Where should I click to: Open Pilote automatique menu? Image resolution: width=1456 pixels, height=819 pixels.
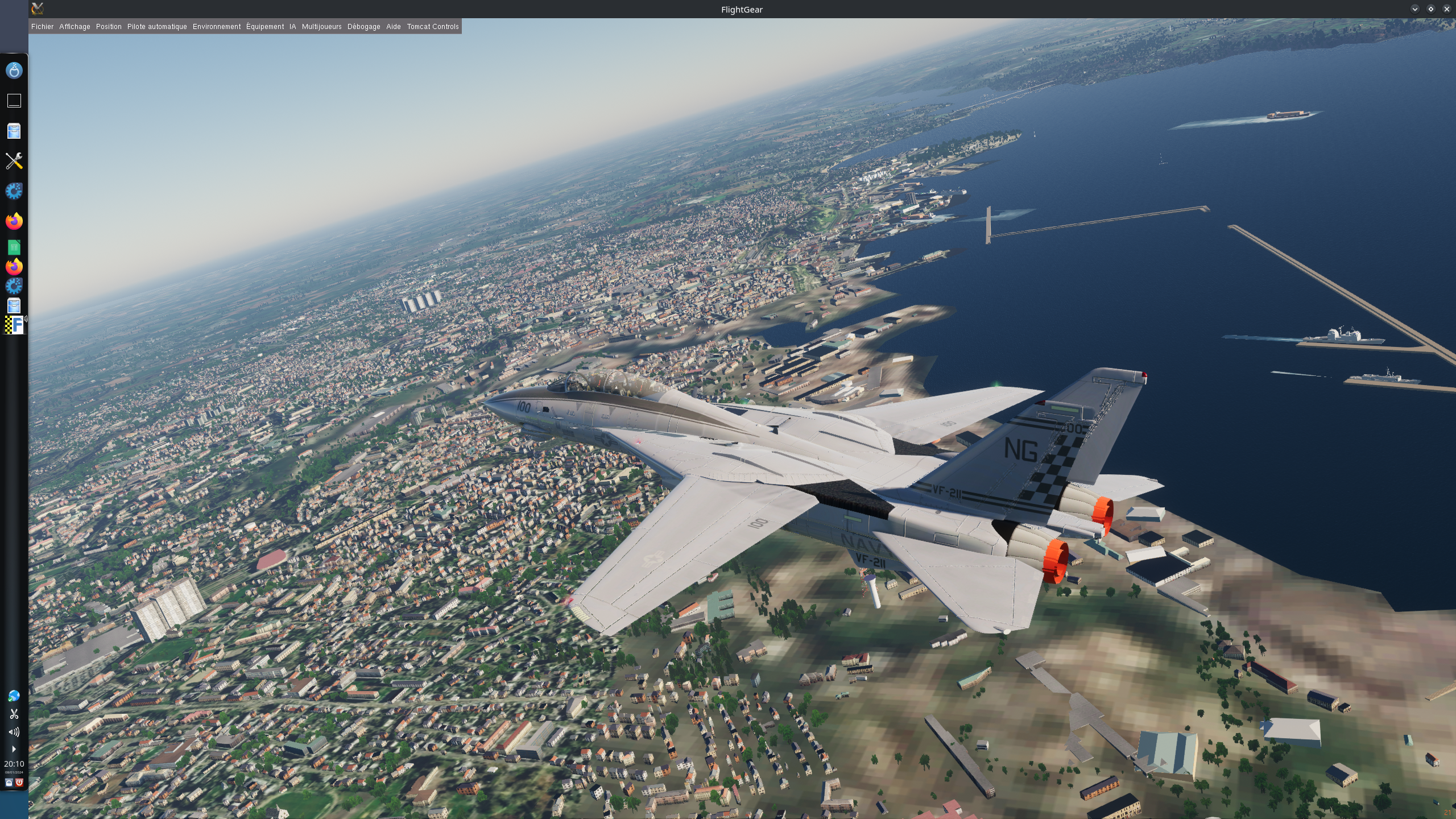point(157,27)
